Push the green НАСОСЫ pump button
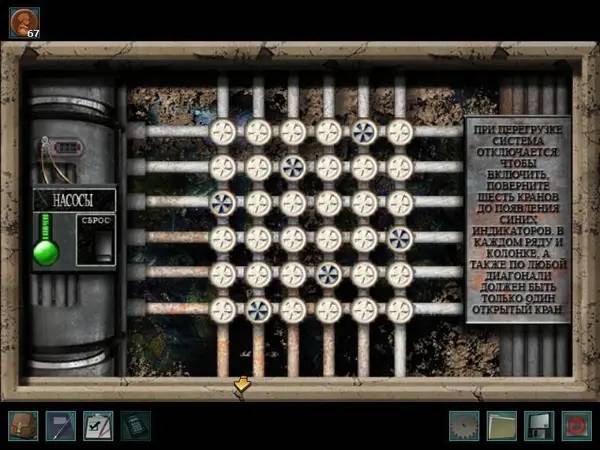600x450 pixels. click(x=46, y=251)
